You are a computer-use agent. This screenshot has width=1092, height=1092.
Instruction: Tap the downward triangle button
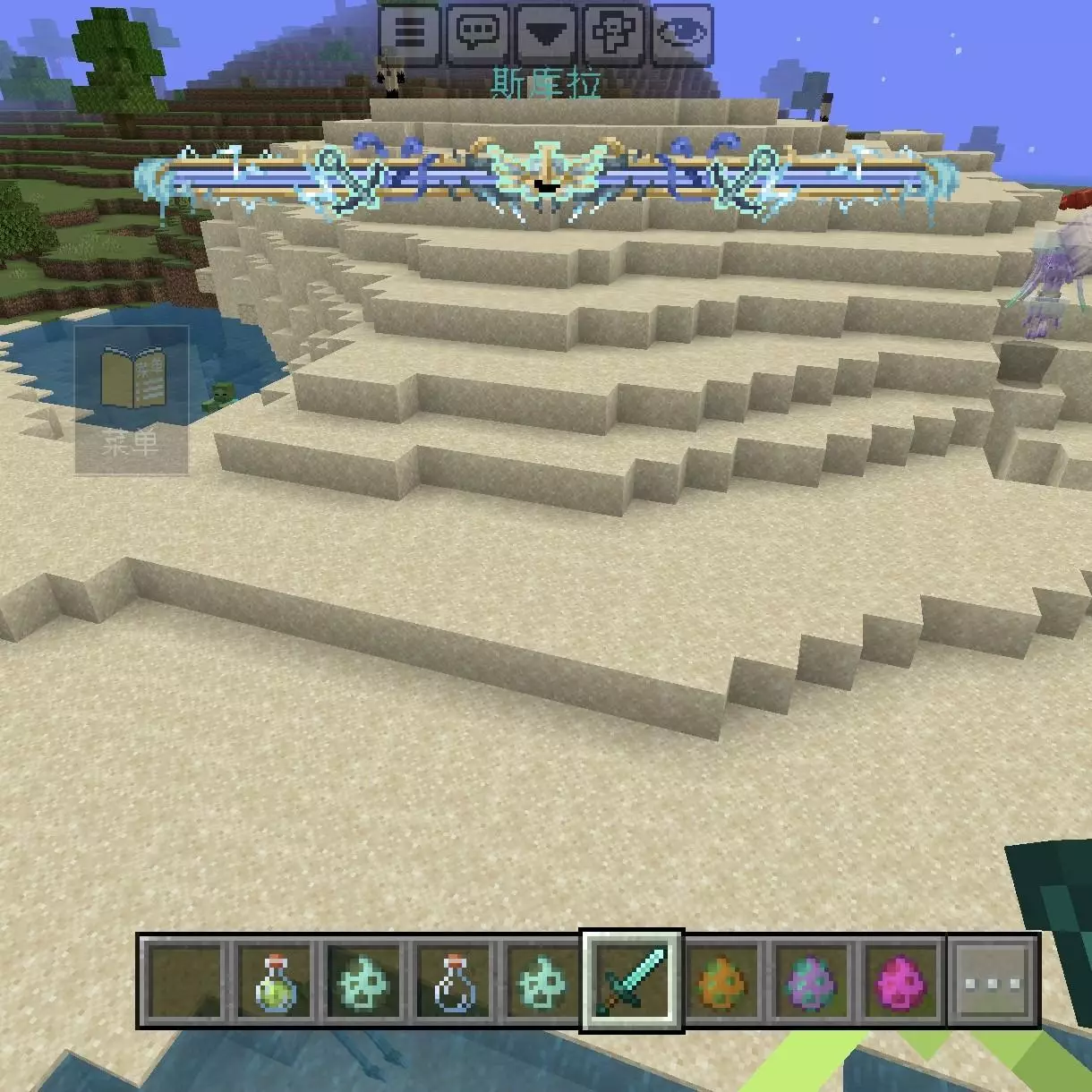pyautogui.click(x=546, y=34)
